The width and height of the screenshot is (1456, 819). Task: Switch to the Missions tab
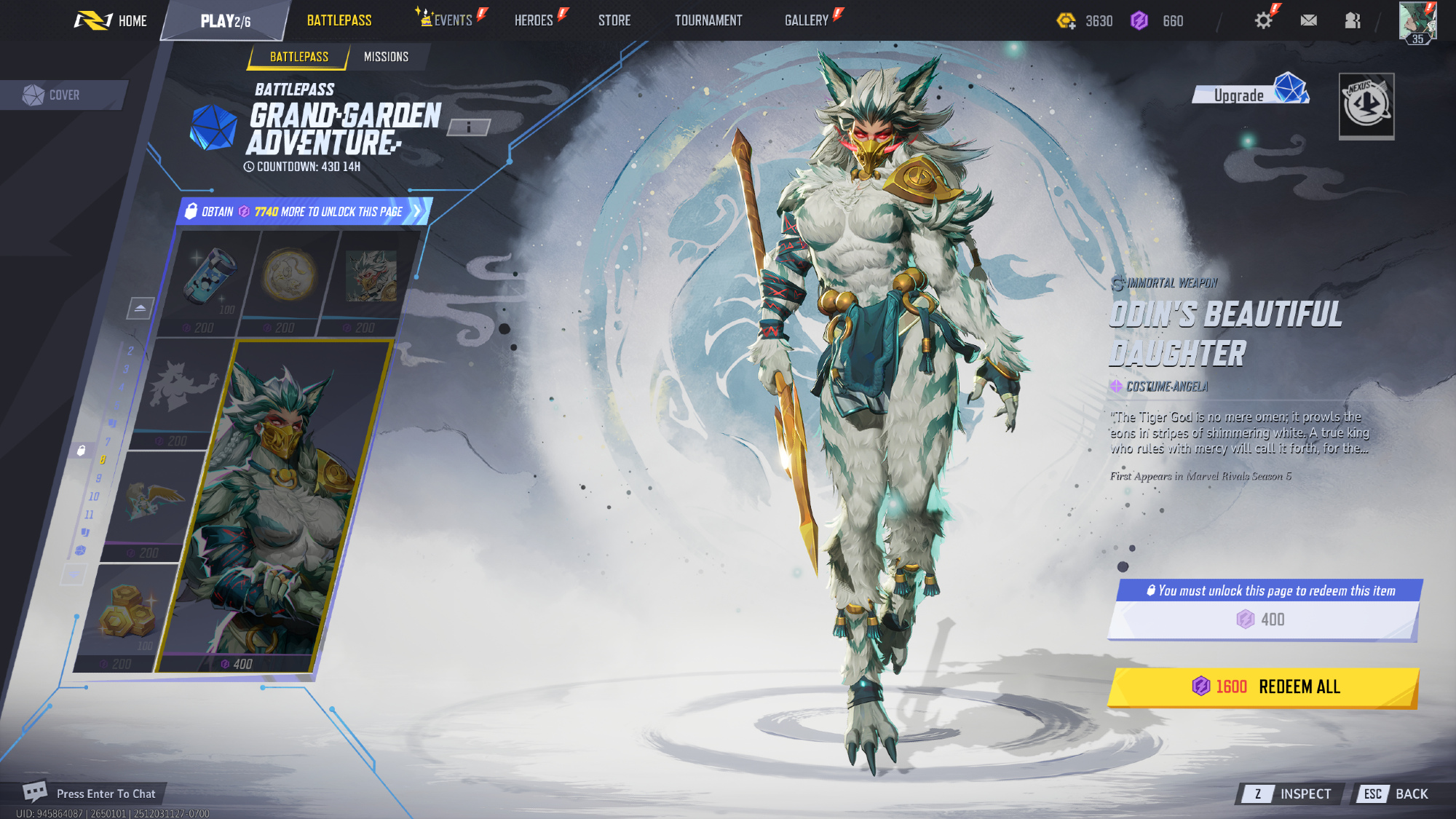pos(386,57)
